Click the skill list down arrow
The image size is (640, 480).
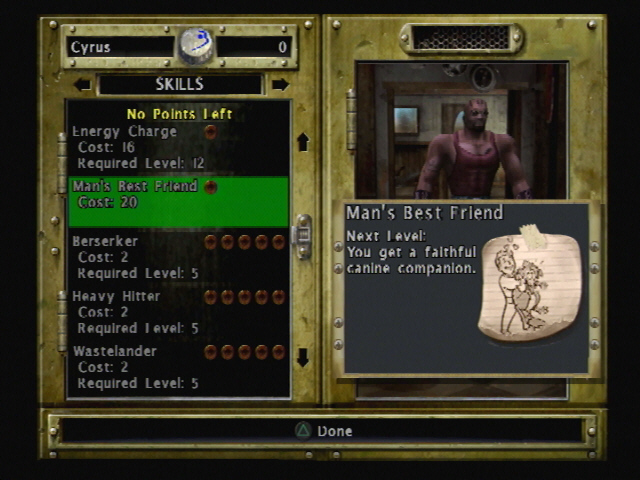point(302,357)
